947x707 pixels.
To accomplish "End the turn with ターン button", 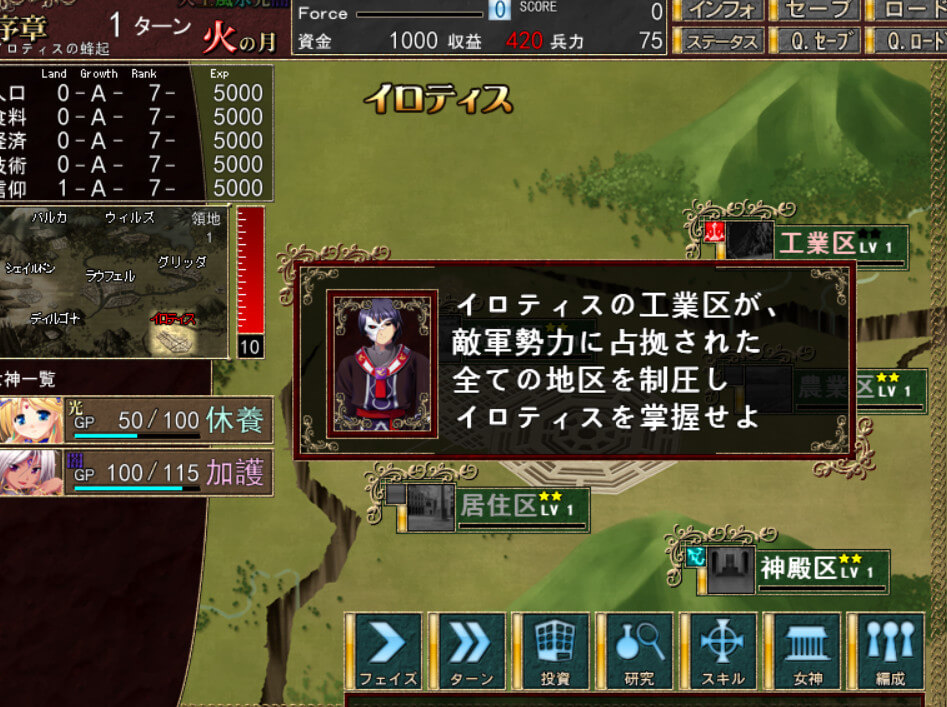I will coord(469,651).
